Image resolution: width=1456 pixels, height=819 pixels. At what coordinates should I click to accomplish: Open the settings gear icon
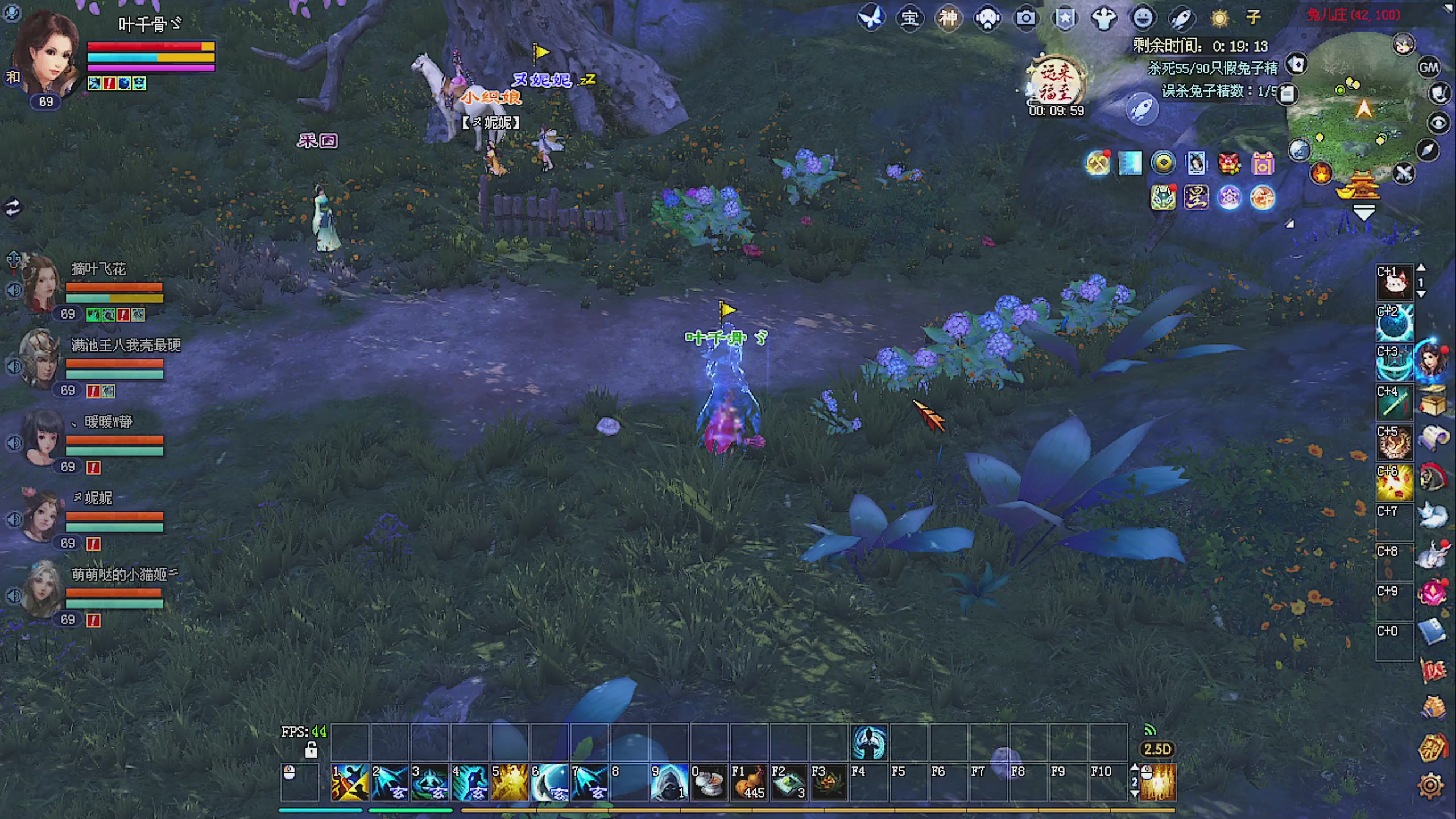click(x=1431, y=786)
